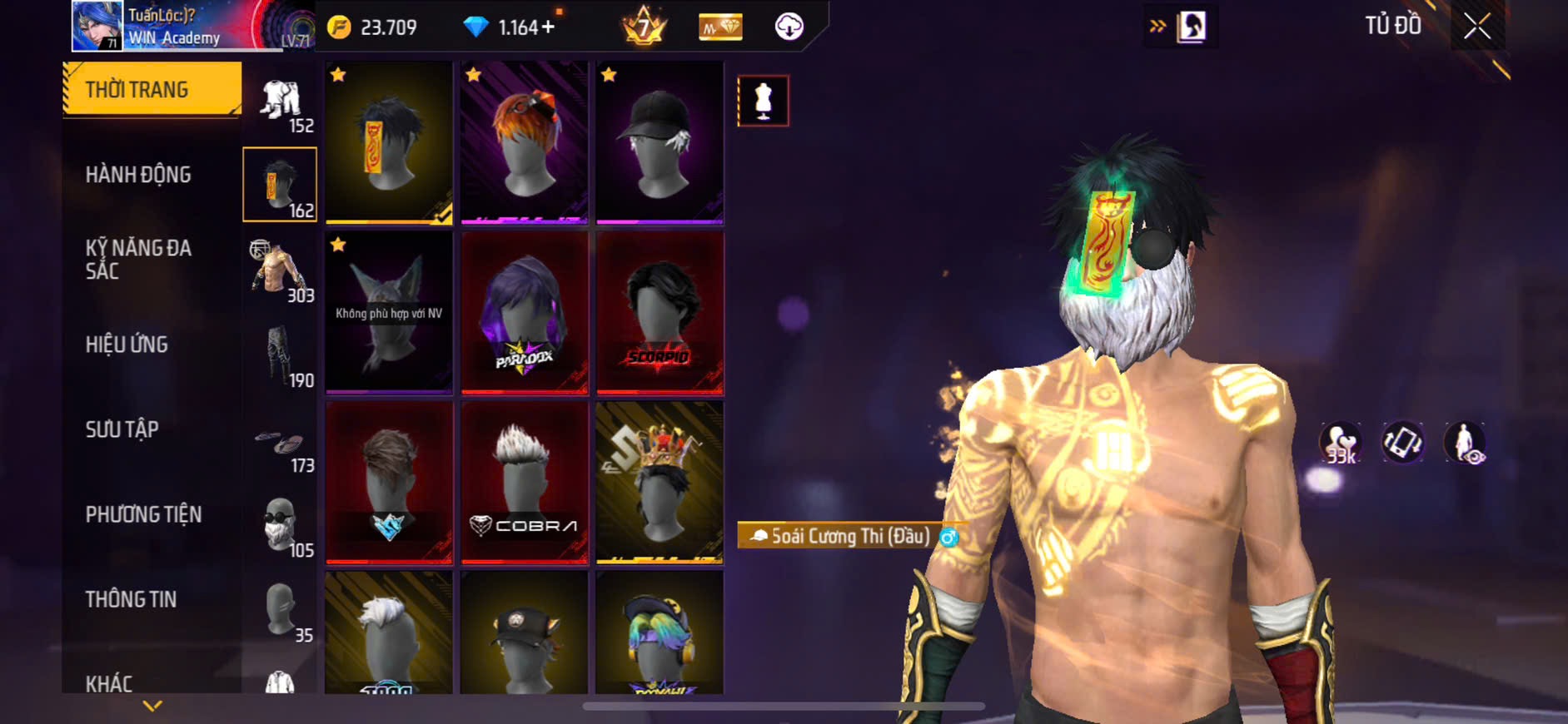This screenshot has height=724, width=1568.
Task: Show the Thông Tin section
Action: (131, 599)
